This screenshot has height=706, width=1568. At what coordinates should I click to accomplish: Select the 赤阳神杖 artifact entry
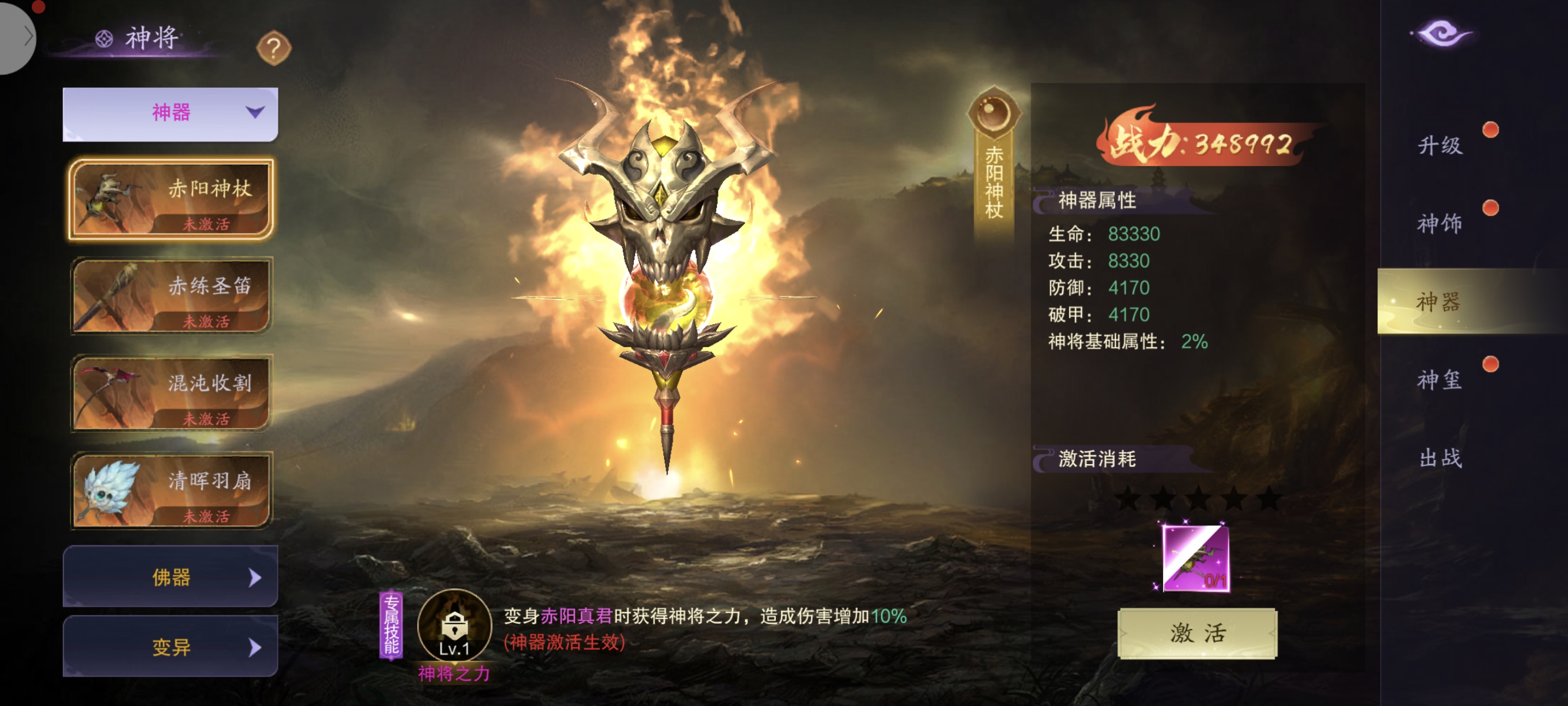click(171, 199)
